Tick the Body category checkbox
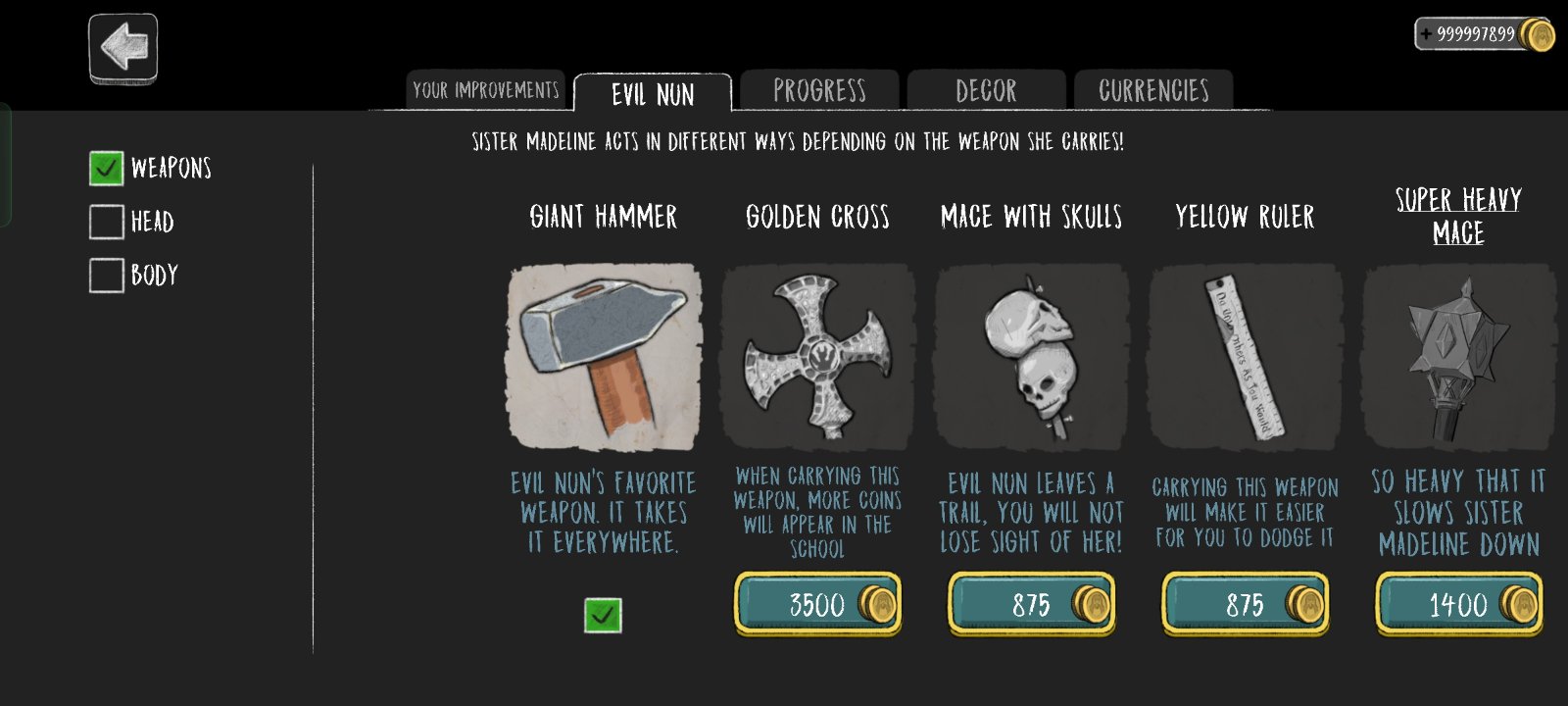Image resolution: width=1568 pixels, height=706 pixels. (107, 276)
